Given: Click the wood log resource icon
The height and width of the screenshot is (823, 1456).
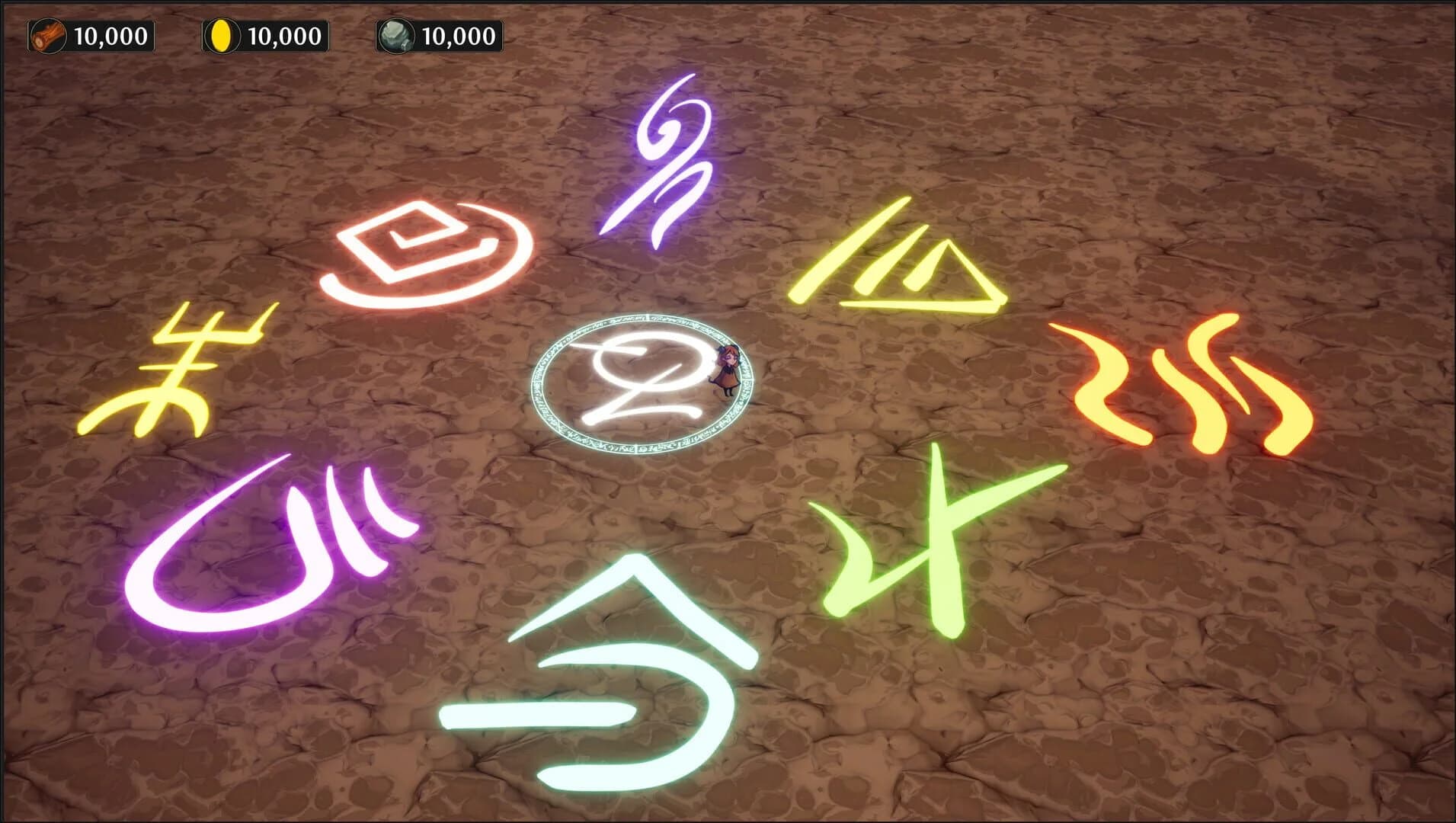Looking at the screenshot, I should point(46,34).
